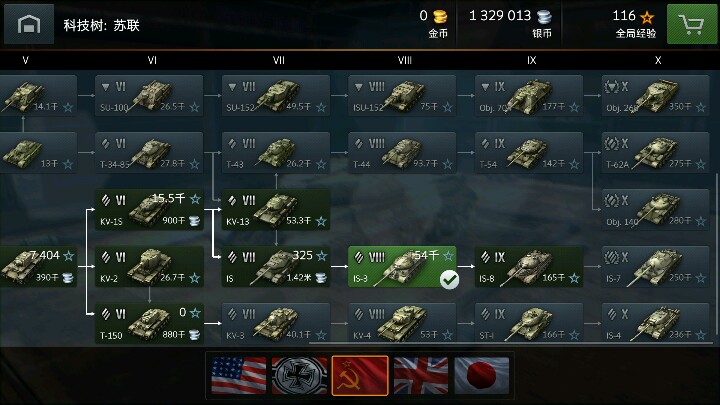Switch to the USA tech tree flag
Viewport: 720px width, 405px height.
(238, 375)
